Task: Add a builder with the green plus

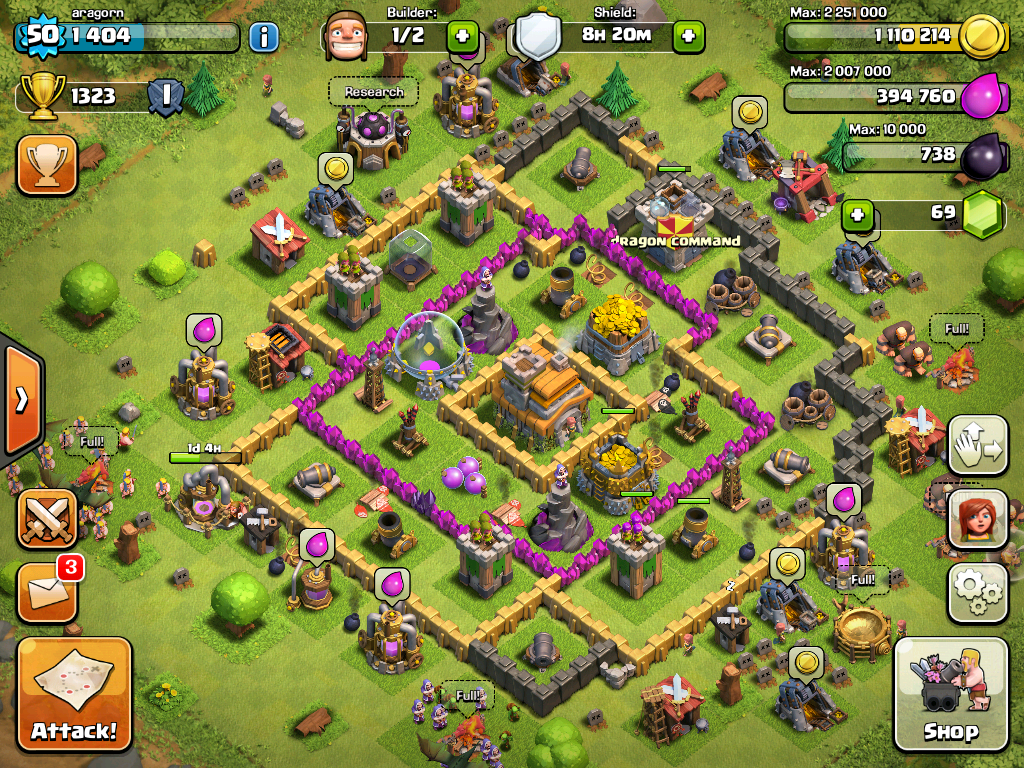Action: pos(462,37)
